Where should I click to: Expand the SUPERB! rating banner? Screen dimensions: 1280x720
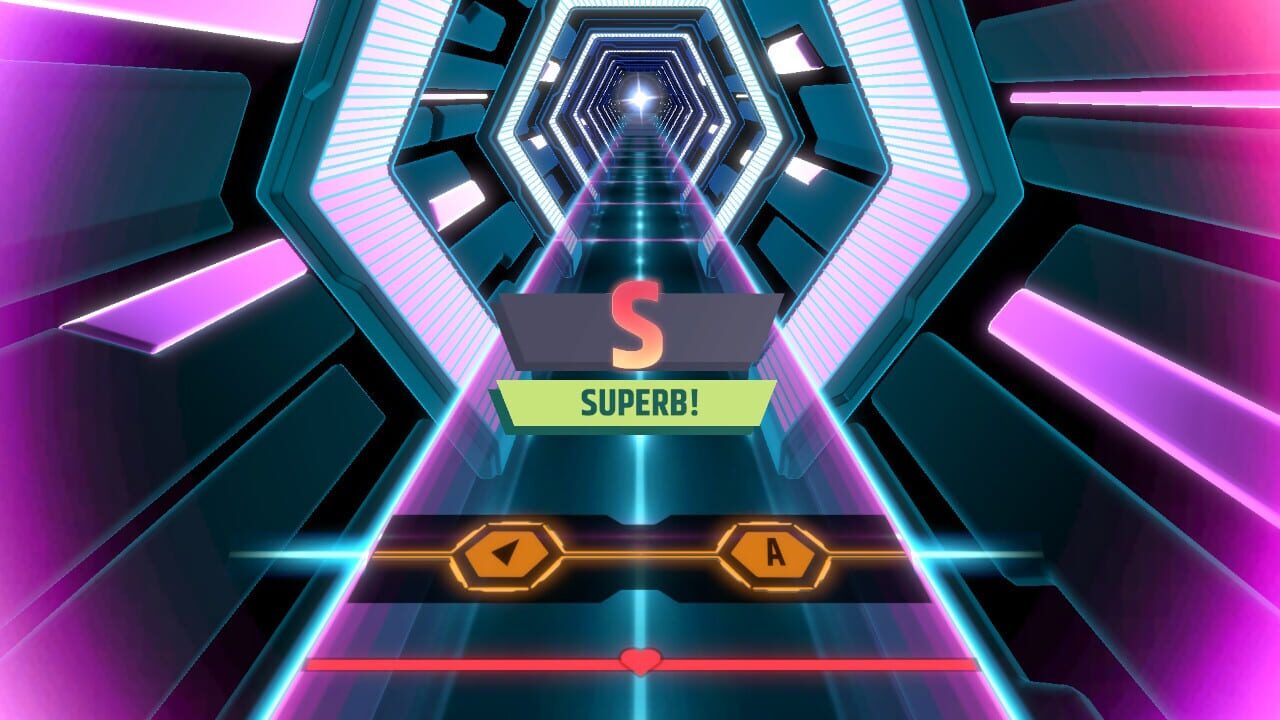coord(640,399)
